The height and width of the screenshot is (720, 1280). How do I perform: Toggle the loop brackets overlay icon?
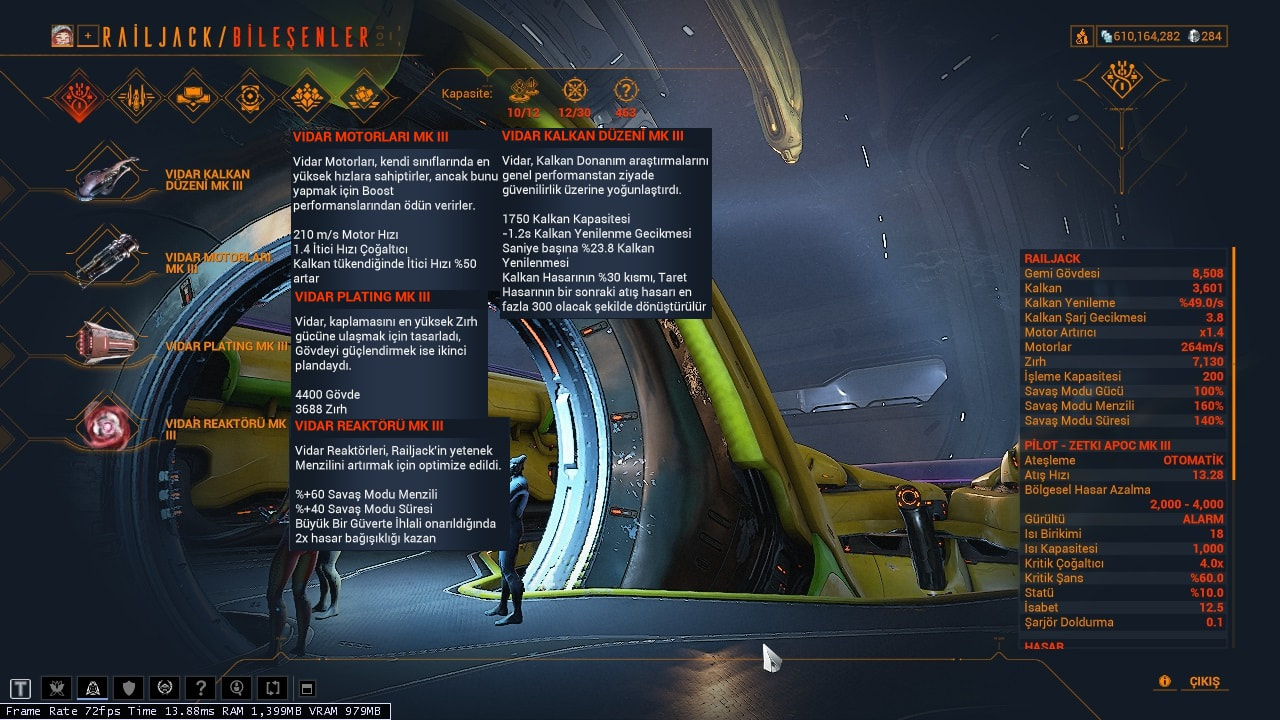(x=273, y=688)
